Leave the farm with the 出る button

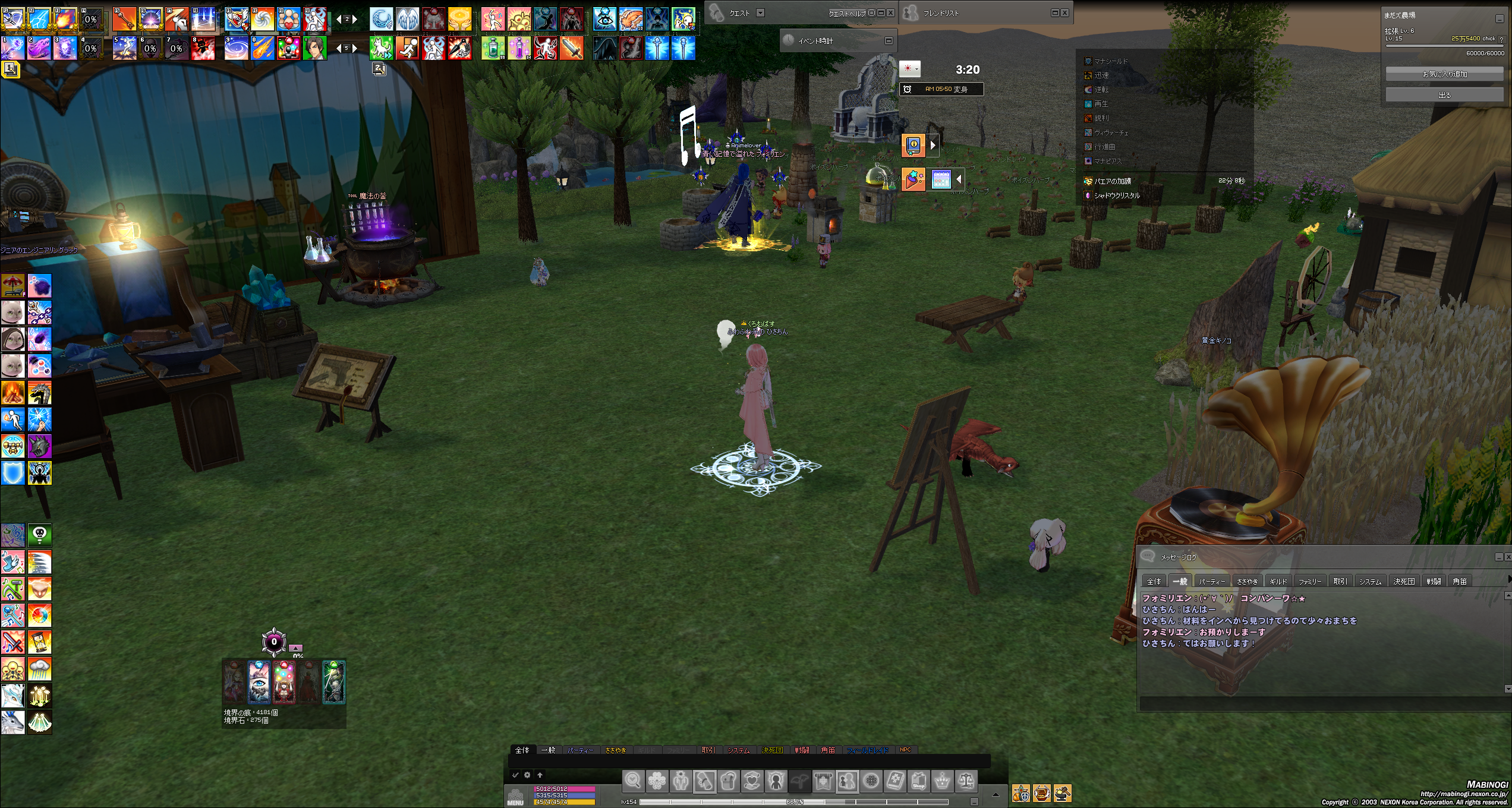(1445, 95)
